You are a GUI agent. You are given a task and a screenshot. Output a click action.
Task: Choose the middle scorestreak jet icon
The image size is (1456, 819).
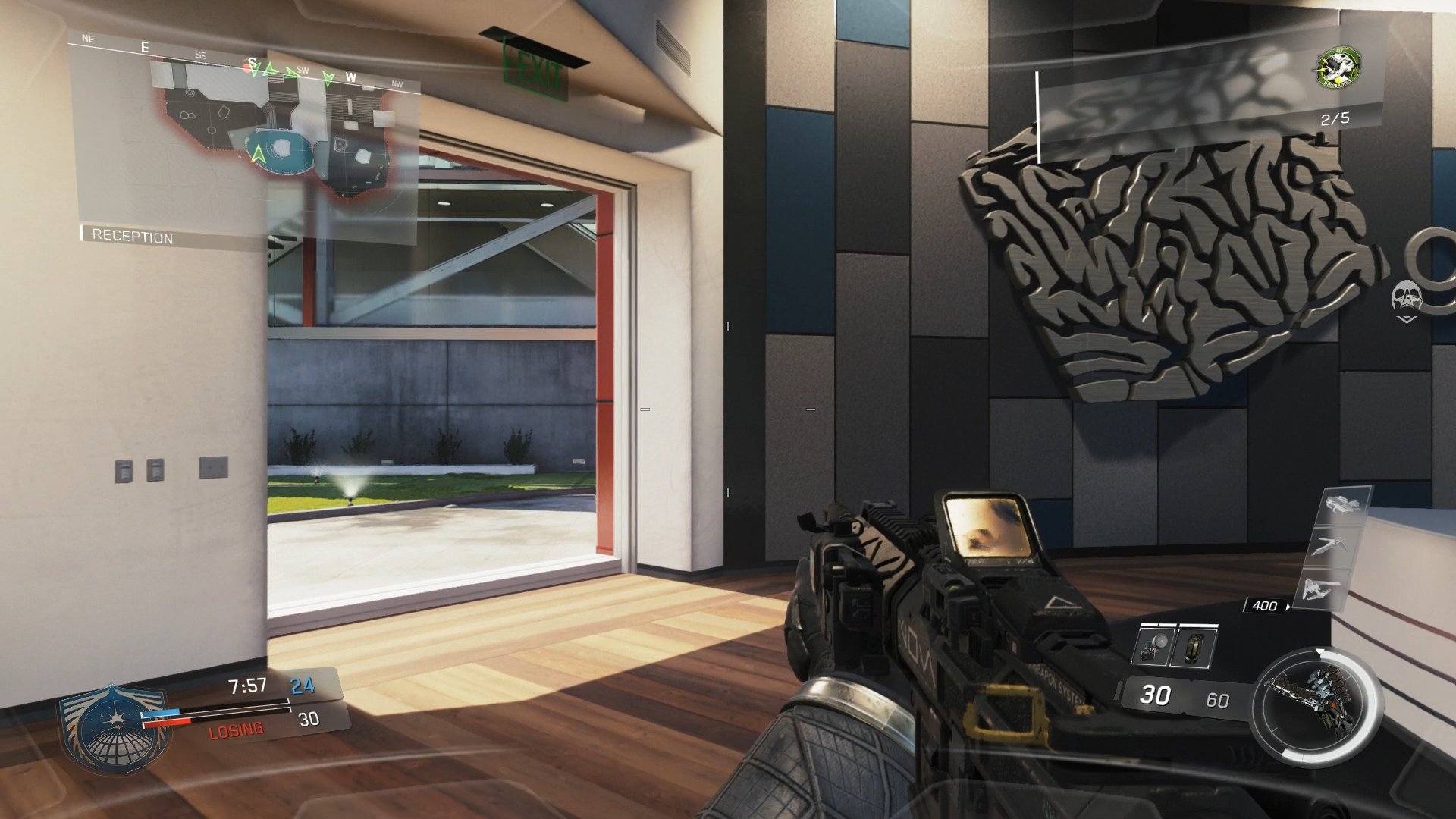[x=1332, y=548]
